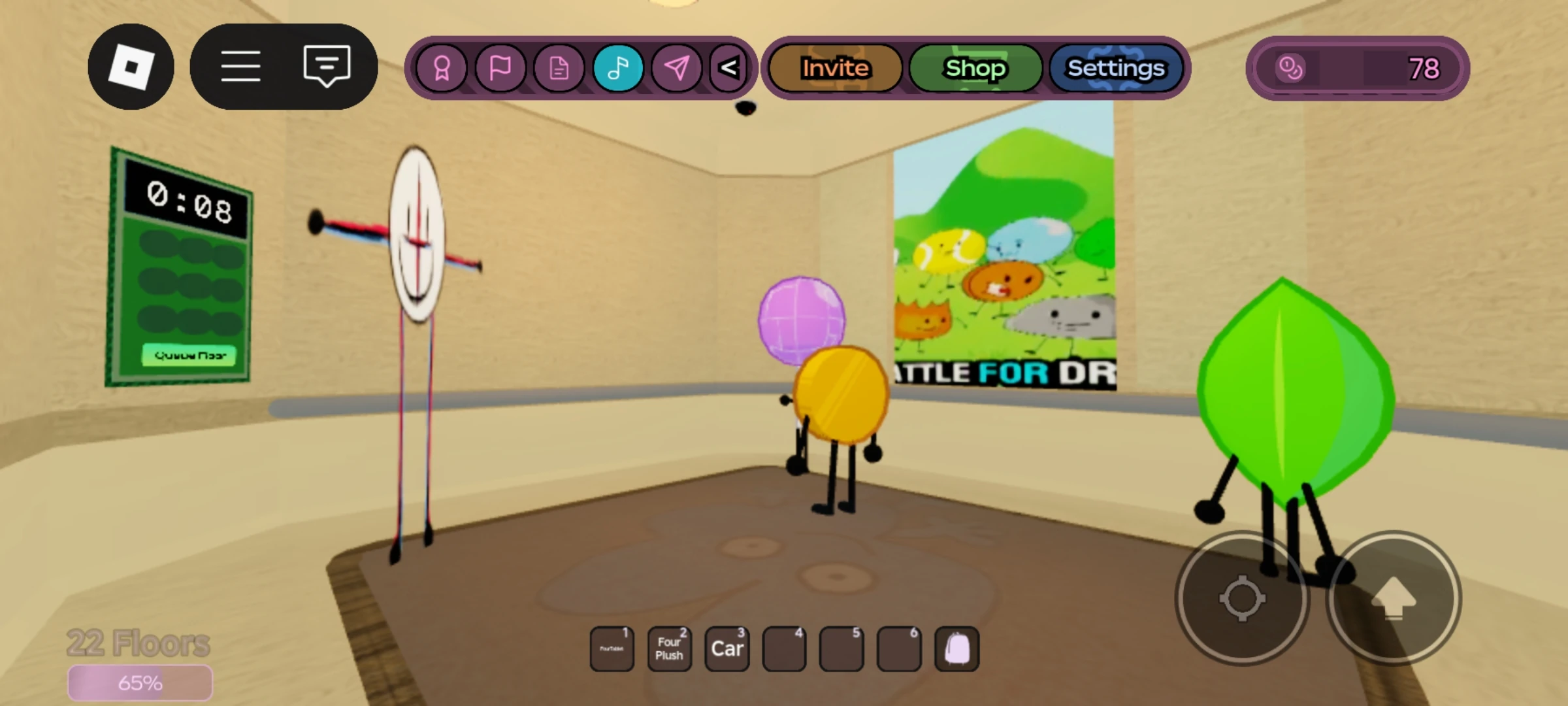The height and width of the screenshot is (706, 1568).
Task: Toggle the chat bubble visibility
Action: (x=325, y=66)
